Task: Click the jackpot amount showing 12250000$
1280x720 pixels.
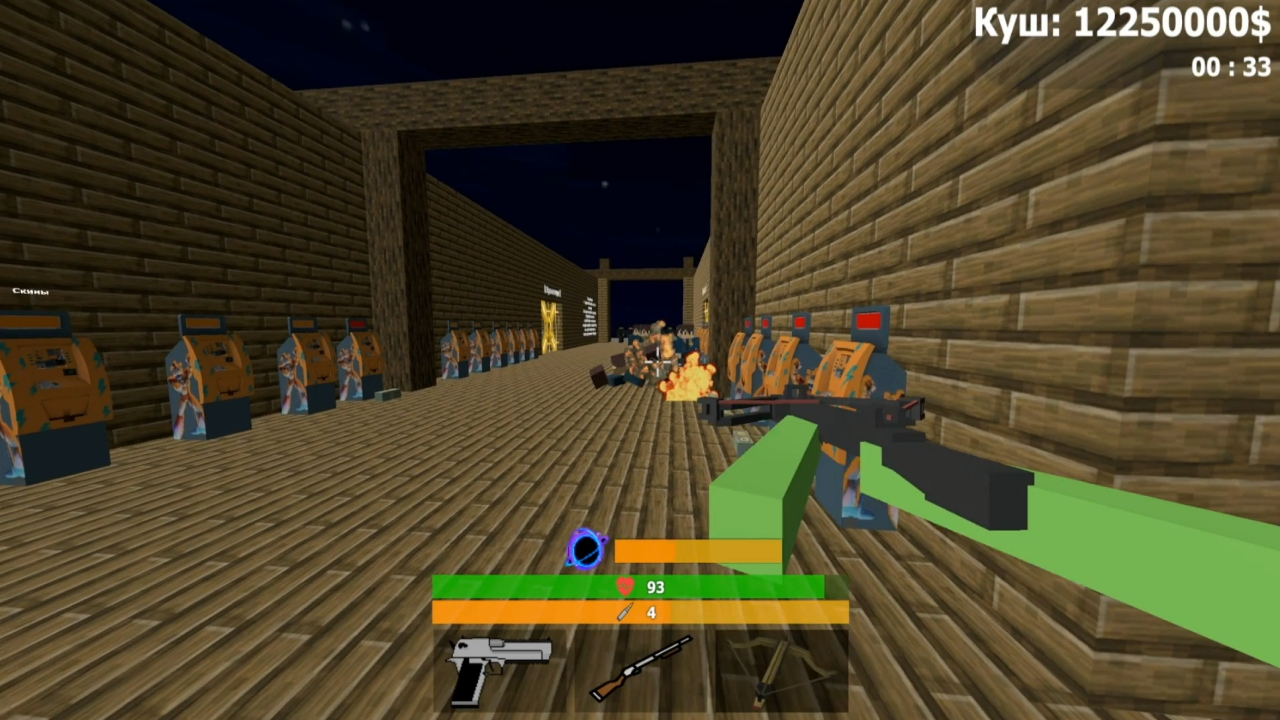Action: point(1120,24)
